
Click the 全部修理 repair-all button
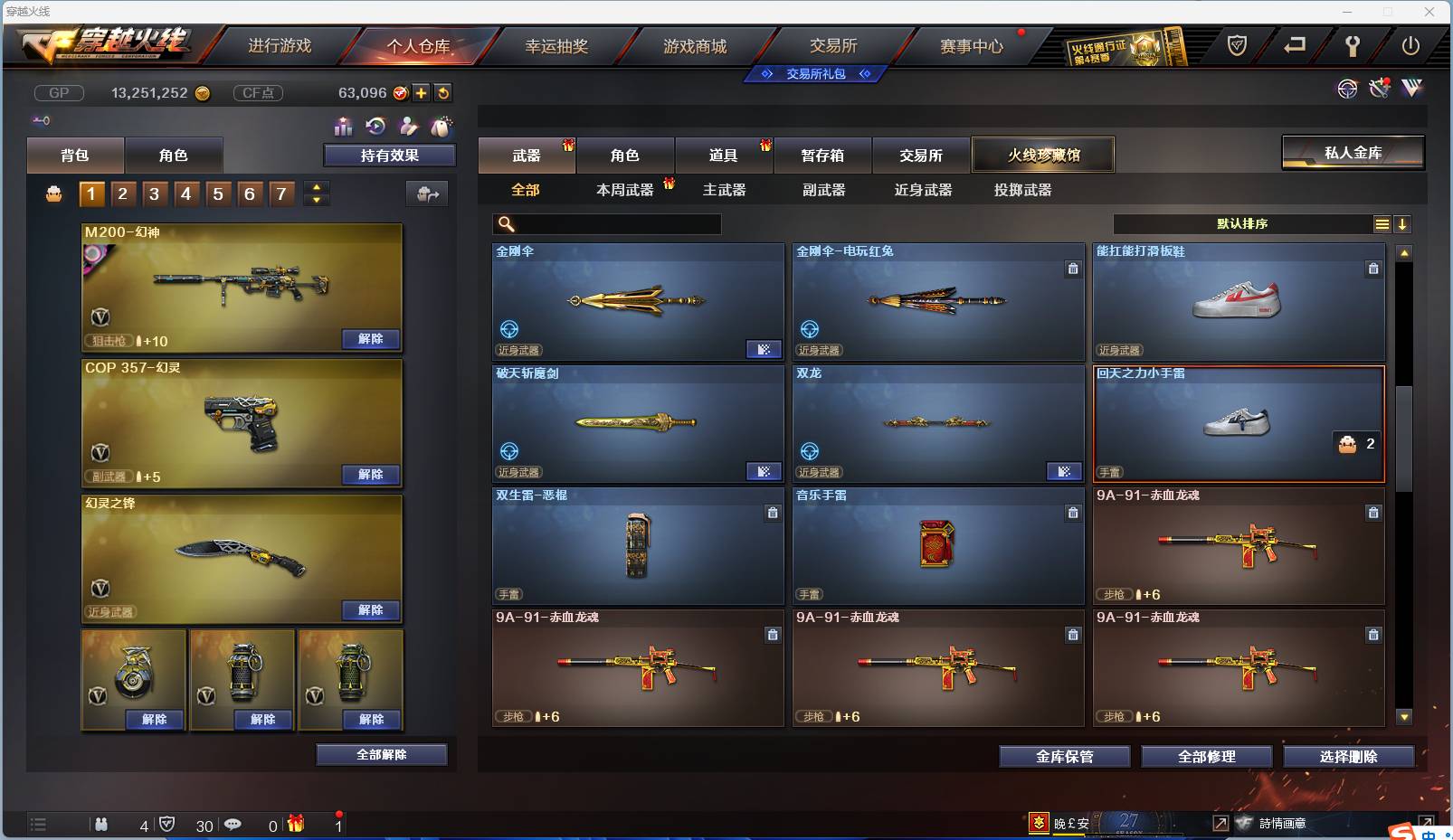pos(1208,757)
